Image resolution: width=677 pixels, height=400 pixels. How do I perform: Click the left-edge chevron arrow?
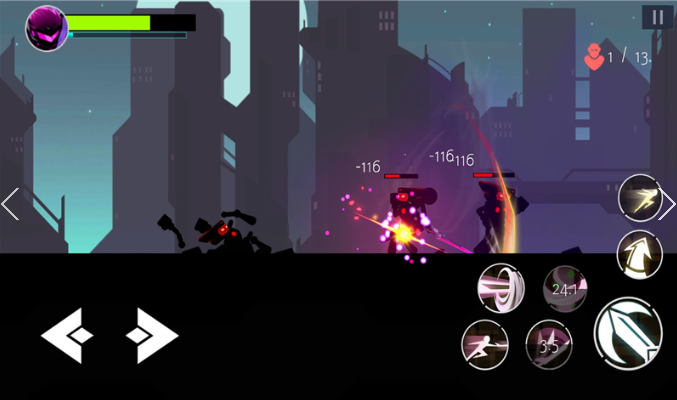pyautogui.click(x=10, y=204)
